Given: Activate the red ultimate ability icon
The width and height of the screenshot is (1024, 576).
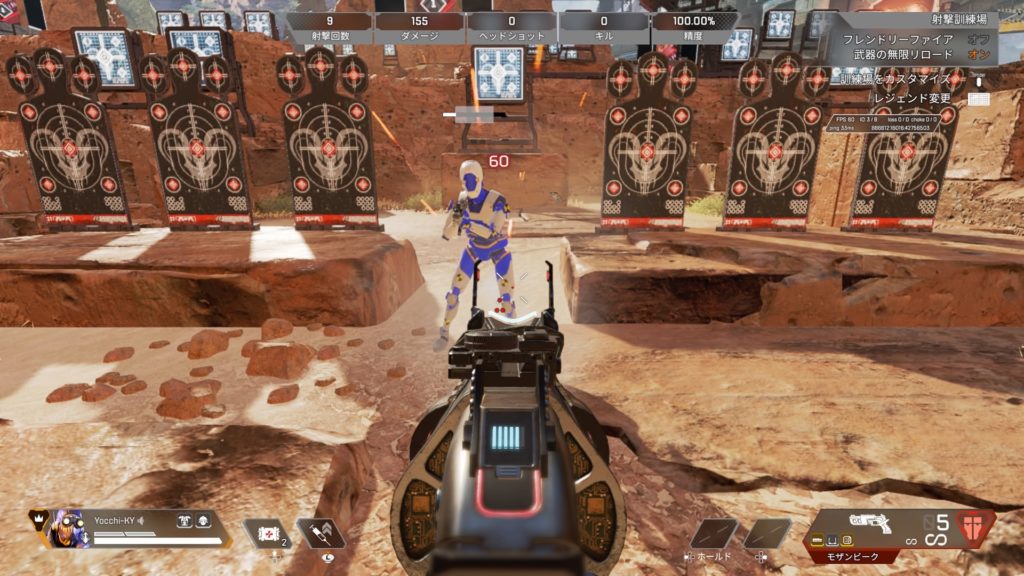Looking at the screenshot, I should pos(976,526).
